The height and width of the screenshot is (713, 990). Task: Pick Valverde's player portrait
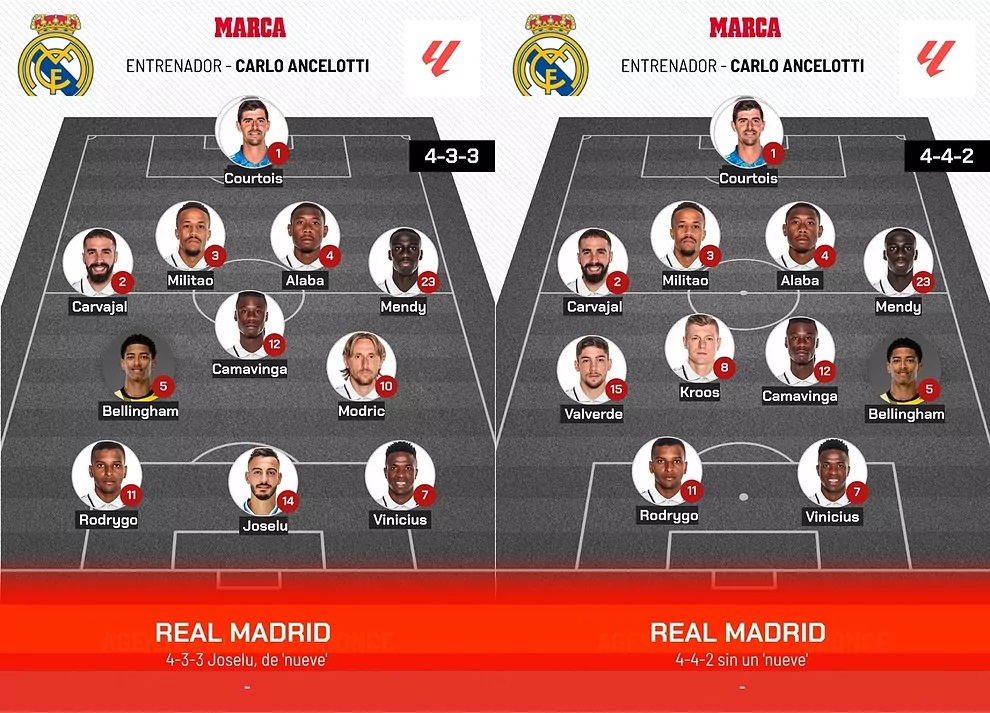click(x=593, y=370)
